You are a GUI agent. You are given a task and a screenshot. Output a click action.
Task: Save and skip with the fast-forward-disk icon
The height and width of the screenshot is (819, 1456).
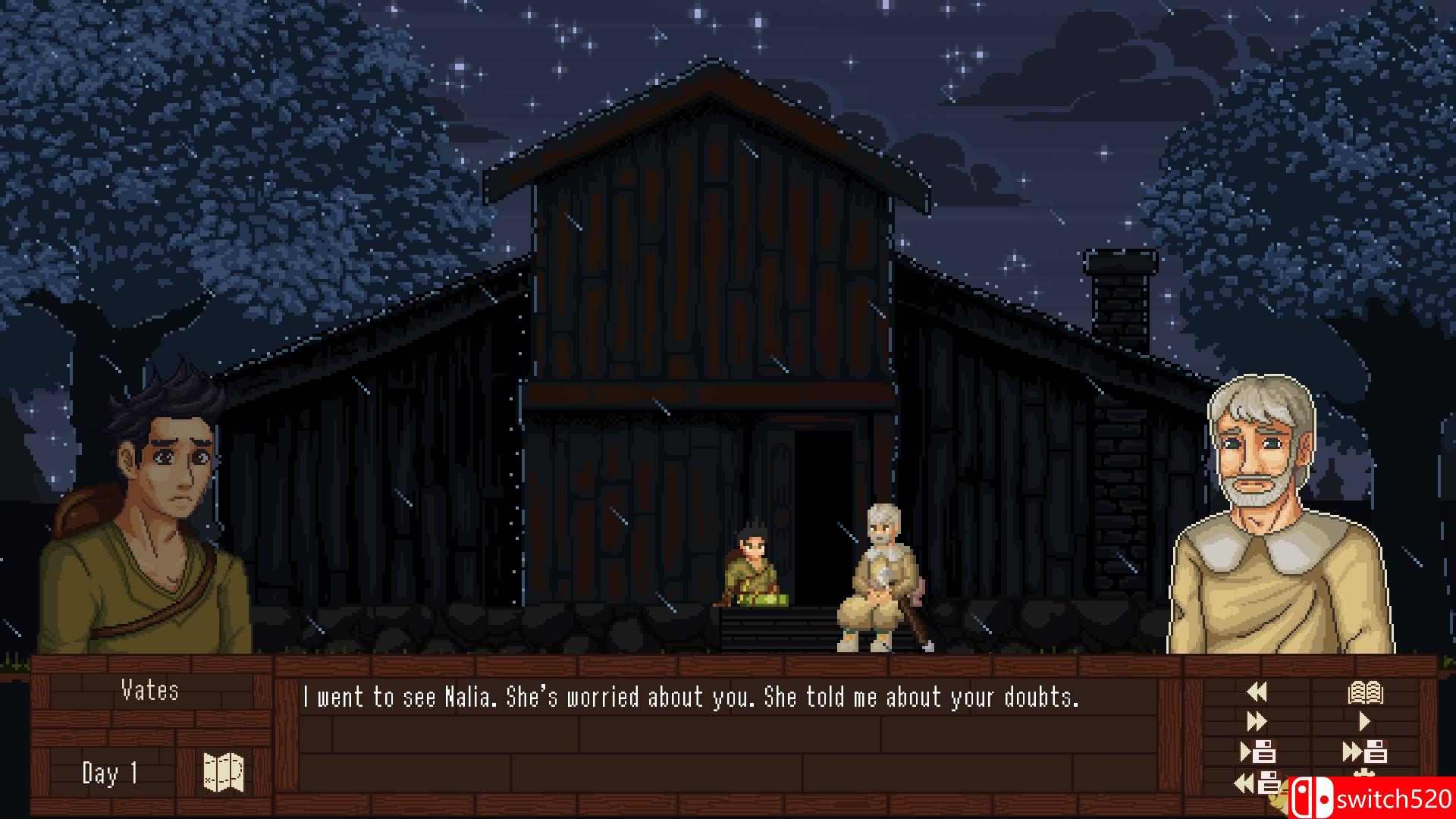coord(1365,751)
